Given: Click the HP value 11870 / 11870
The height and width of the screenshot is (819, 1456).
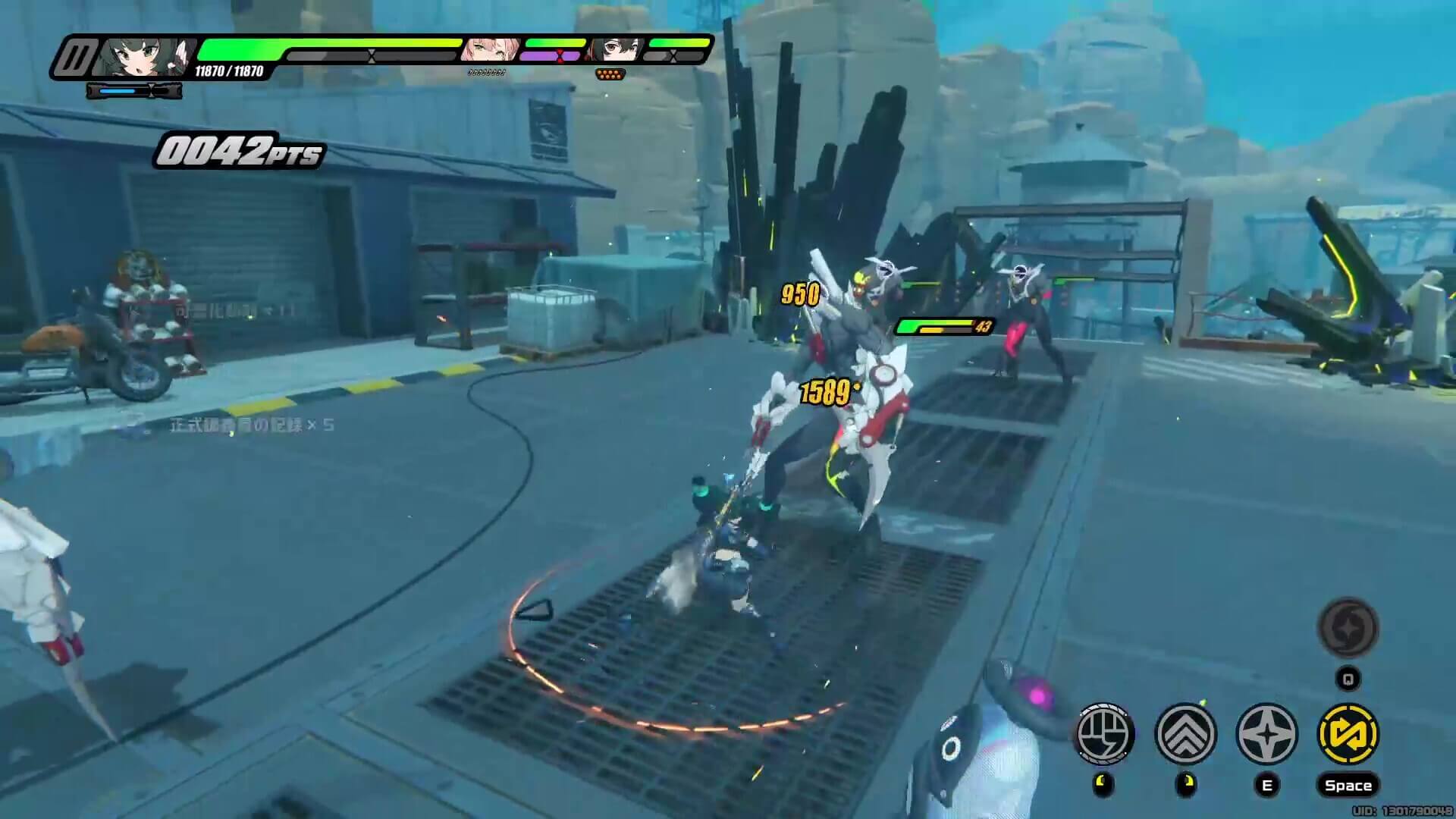Looking at the screenshot, I should pyautogui.click(x=228, y=70).
